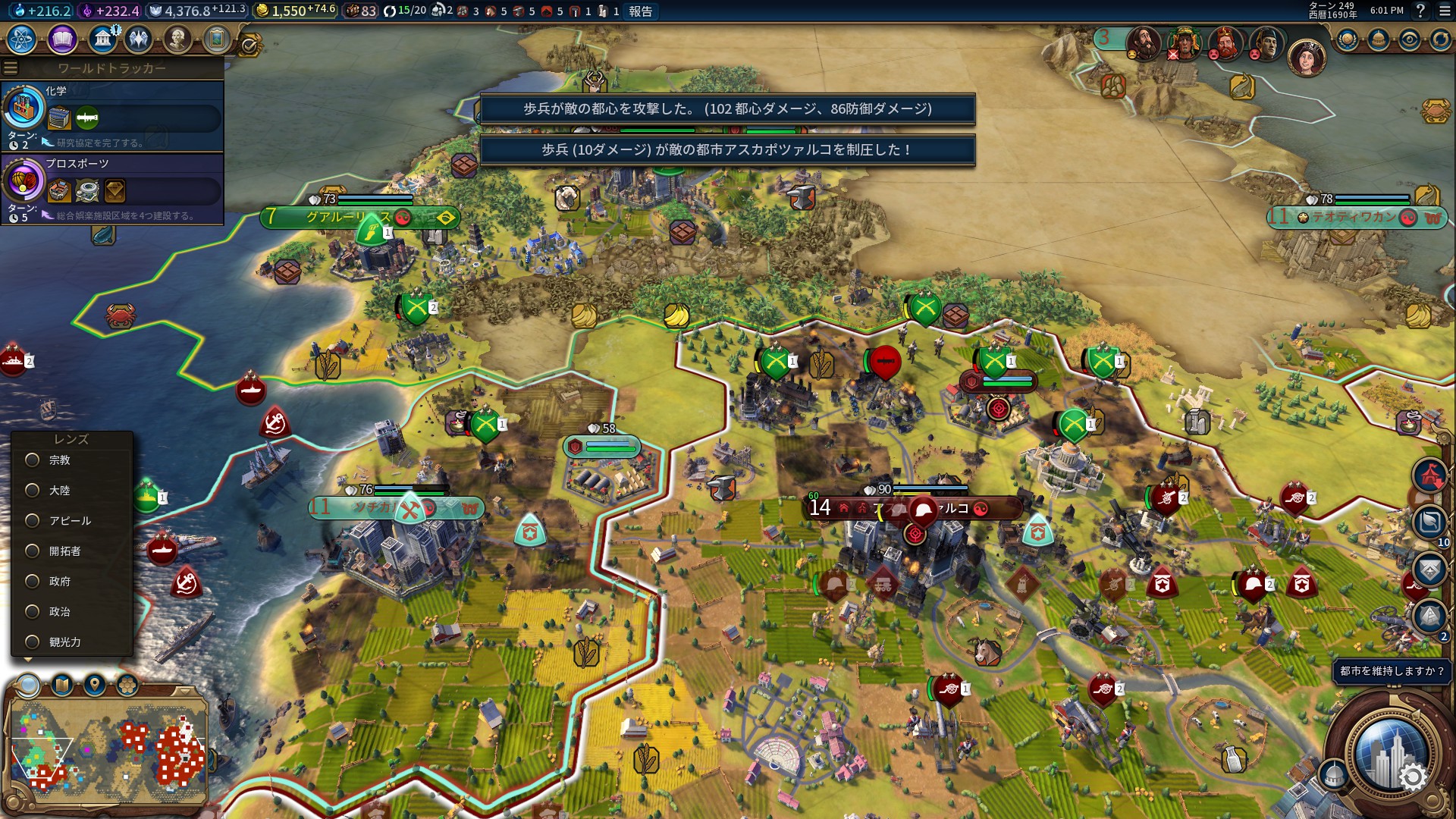Show the great people bust icon

tap(177, 39)
